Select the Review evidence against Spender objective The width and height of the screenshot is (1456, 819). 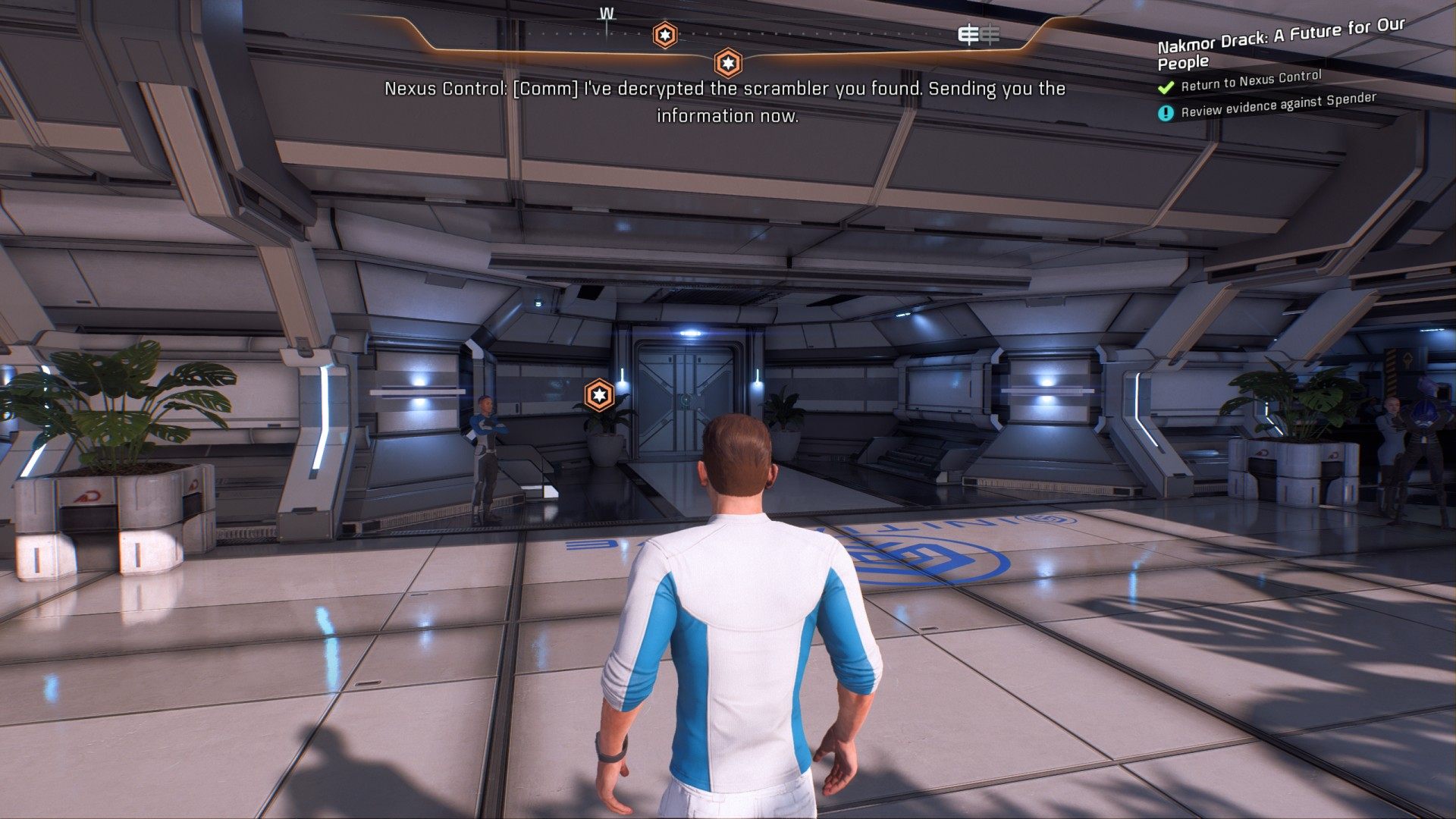(x=1278, y=105)
